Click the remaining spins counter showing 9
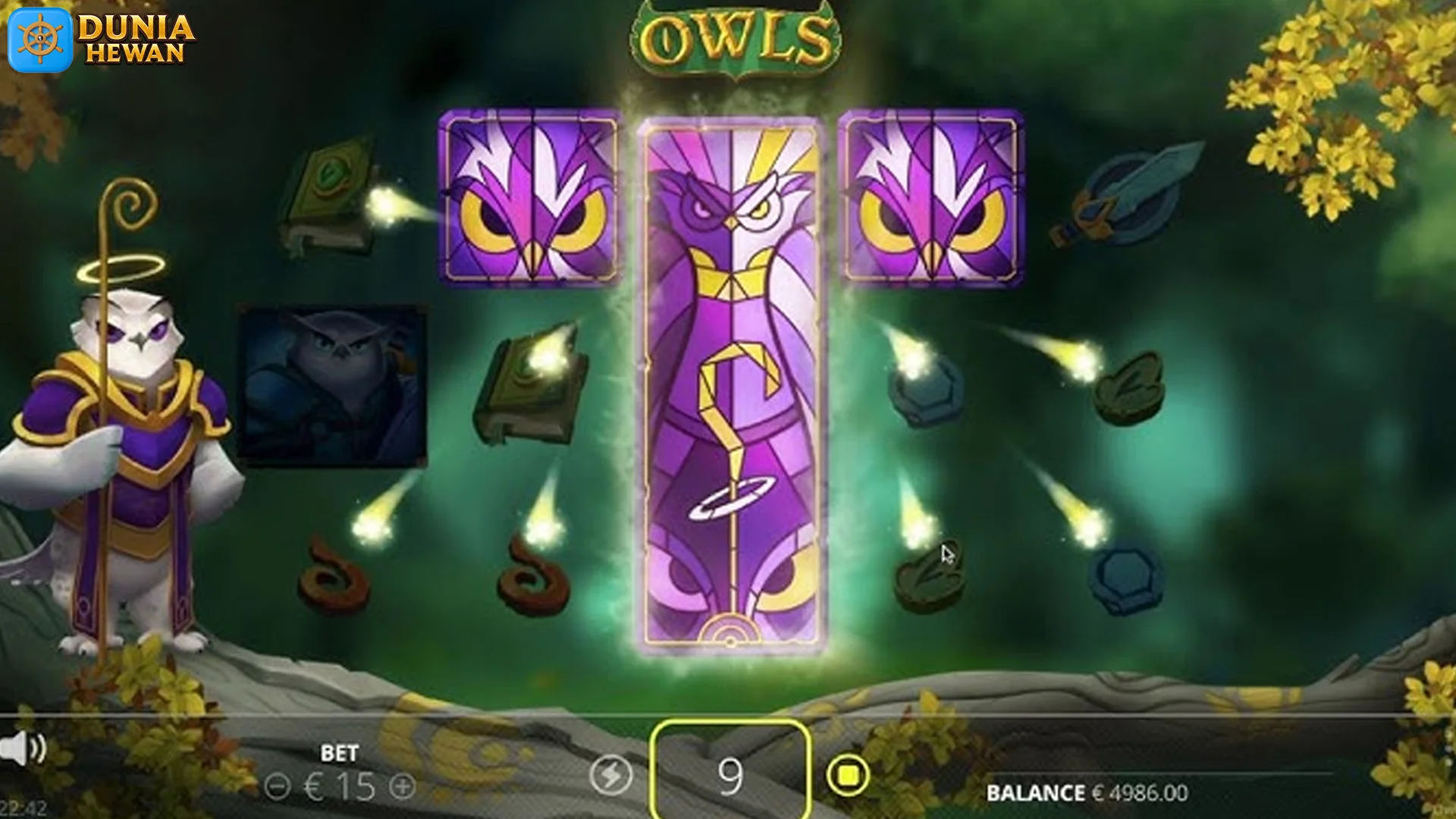 730,773
